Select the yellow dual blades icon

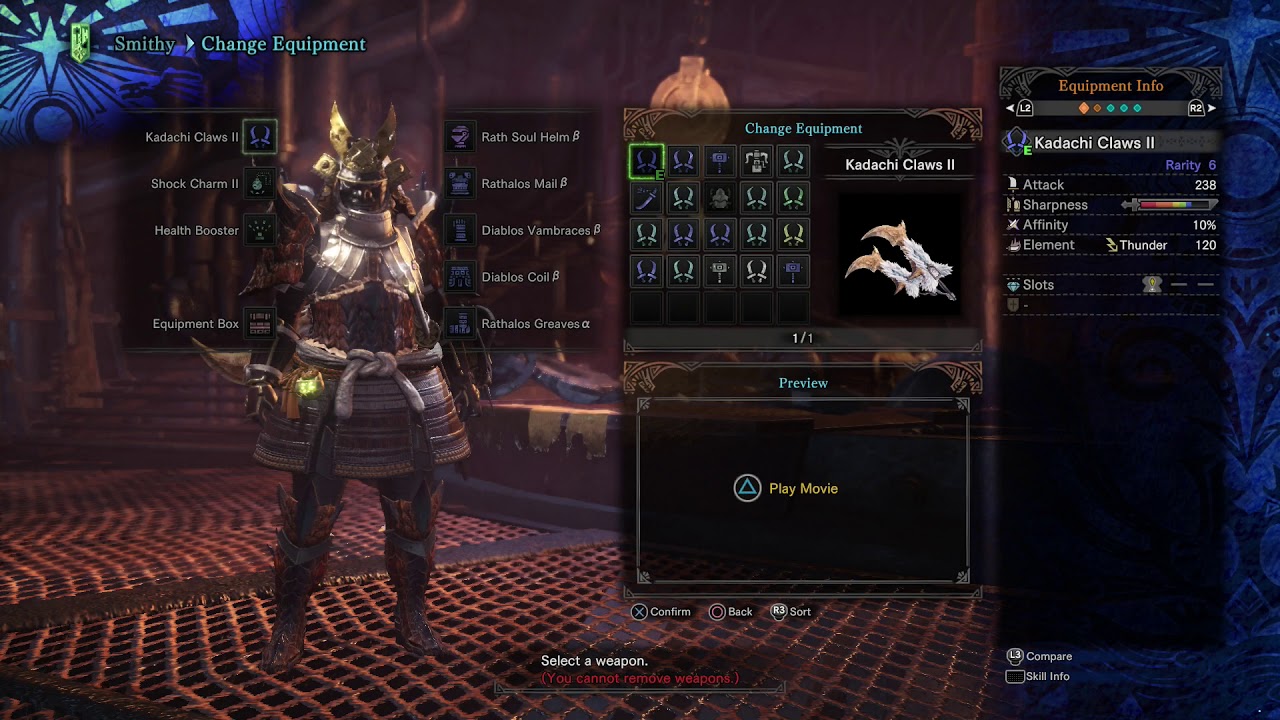pyautogui.click(x=793, y=235)
